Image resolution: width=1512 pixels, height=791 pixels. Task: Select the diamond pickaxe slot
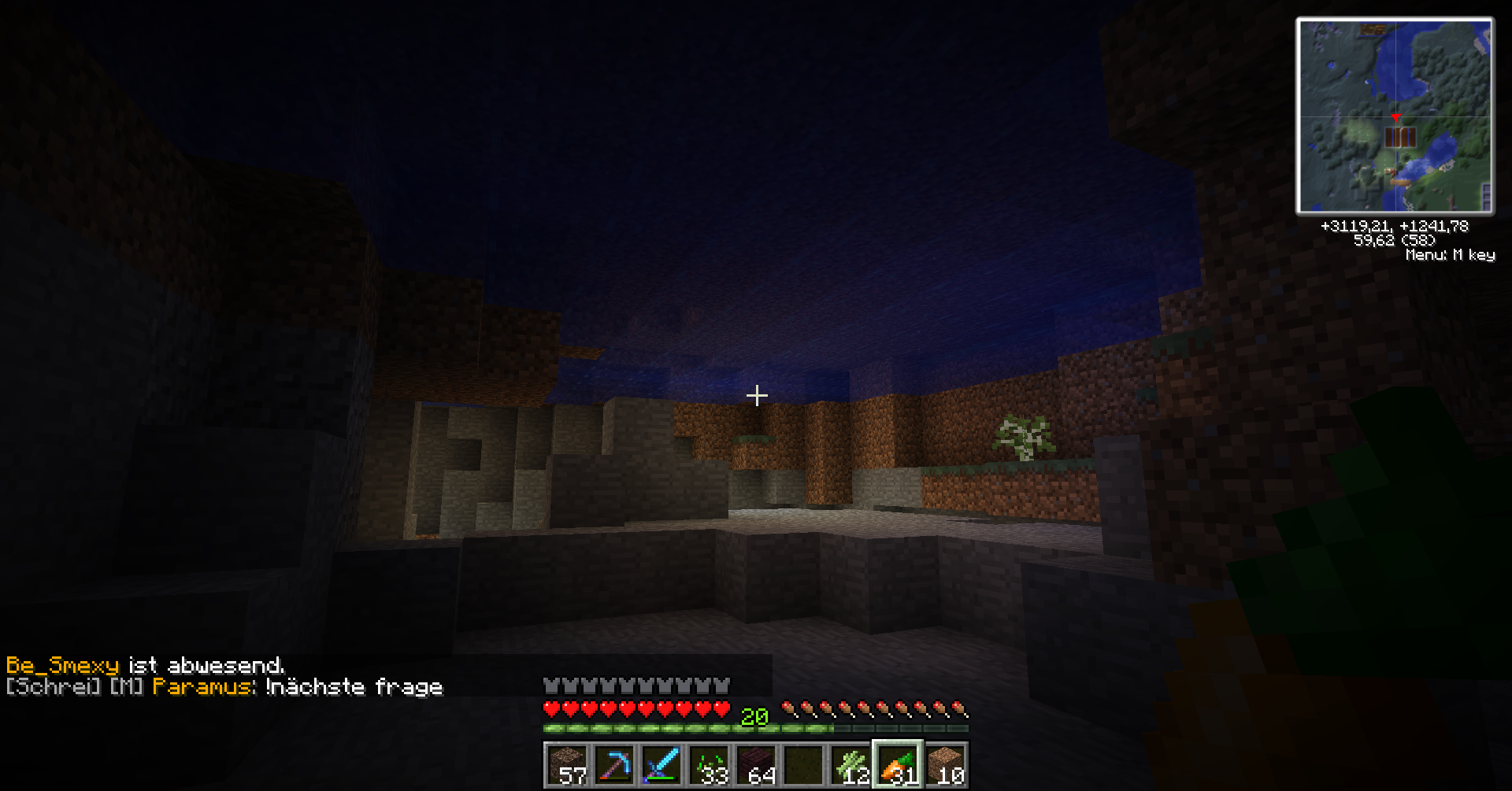coord(614,765)
